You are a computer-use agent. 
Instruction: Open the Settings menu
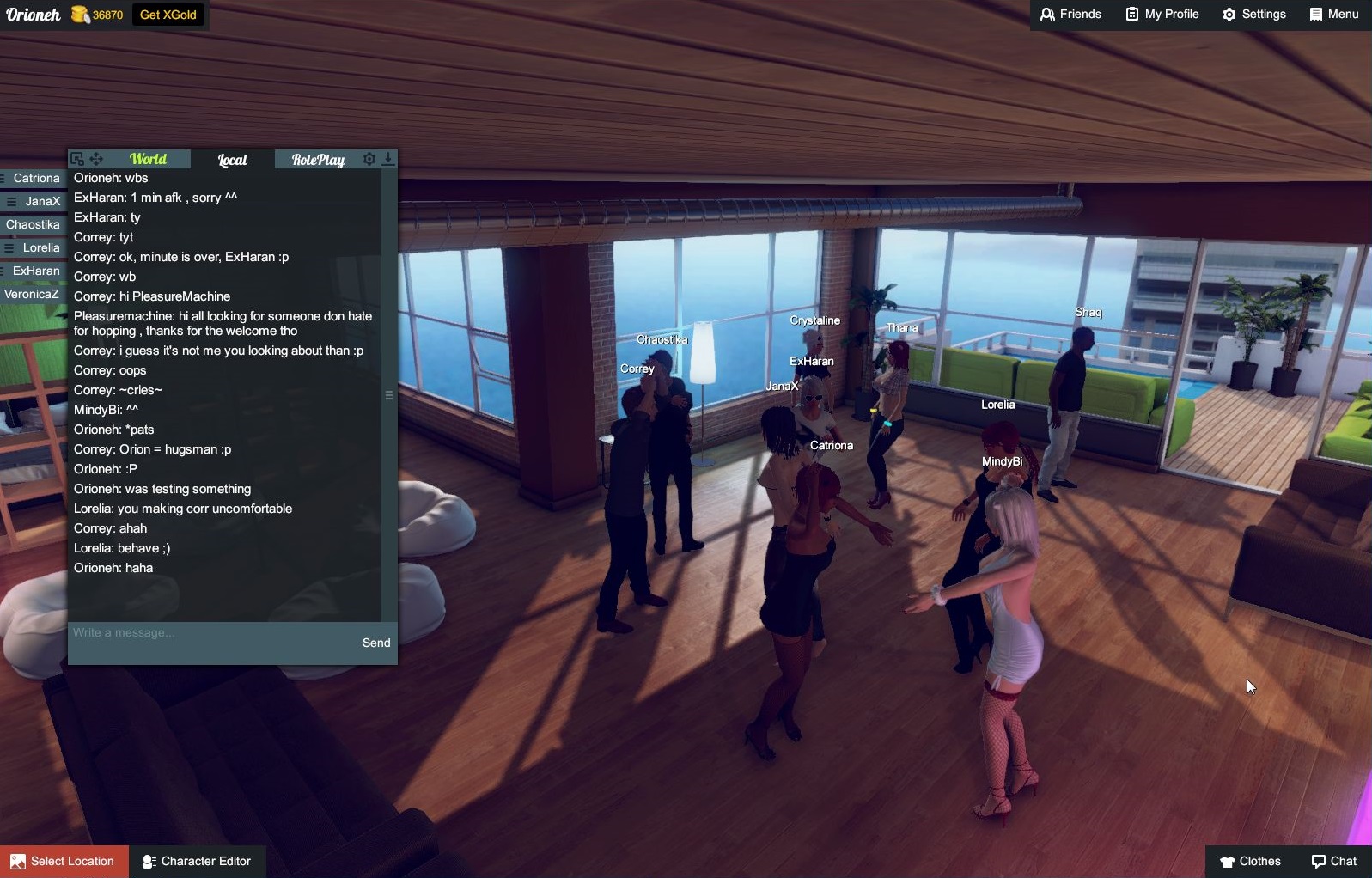point(1254,15)
